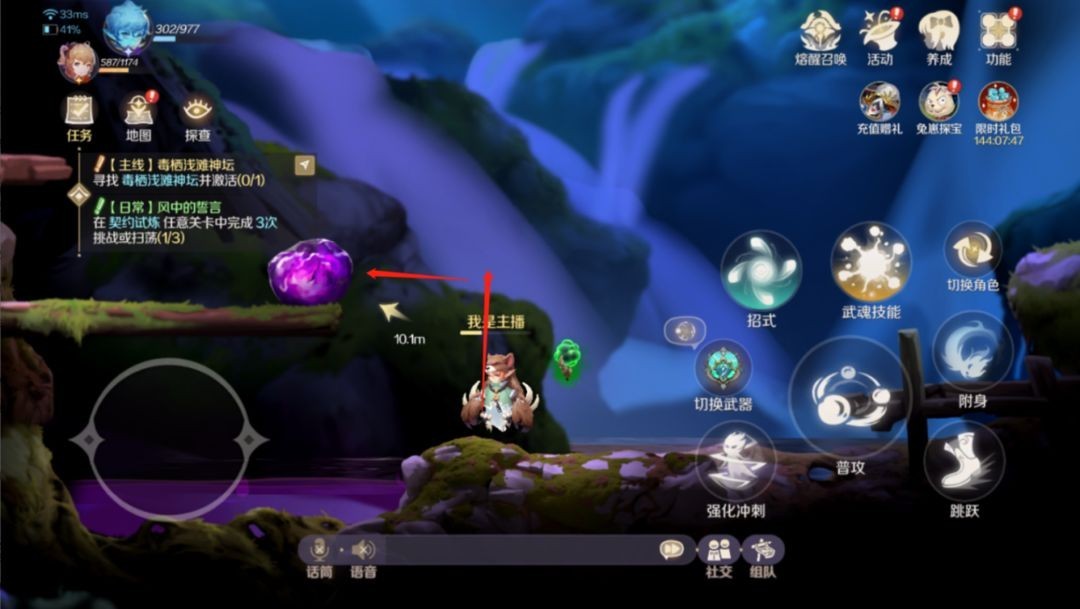Open 充值赠礼 recharge gift
The width and height of the screenshot is (1080, 609).
879,102
